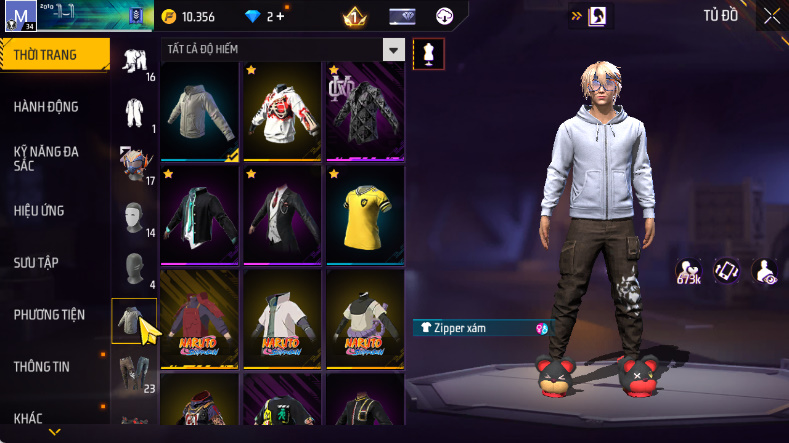This screenshot has width=789, height=443.
Task: Go to the Sưu Tập tab
Action: point(36,262)
